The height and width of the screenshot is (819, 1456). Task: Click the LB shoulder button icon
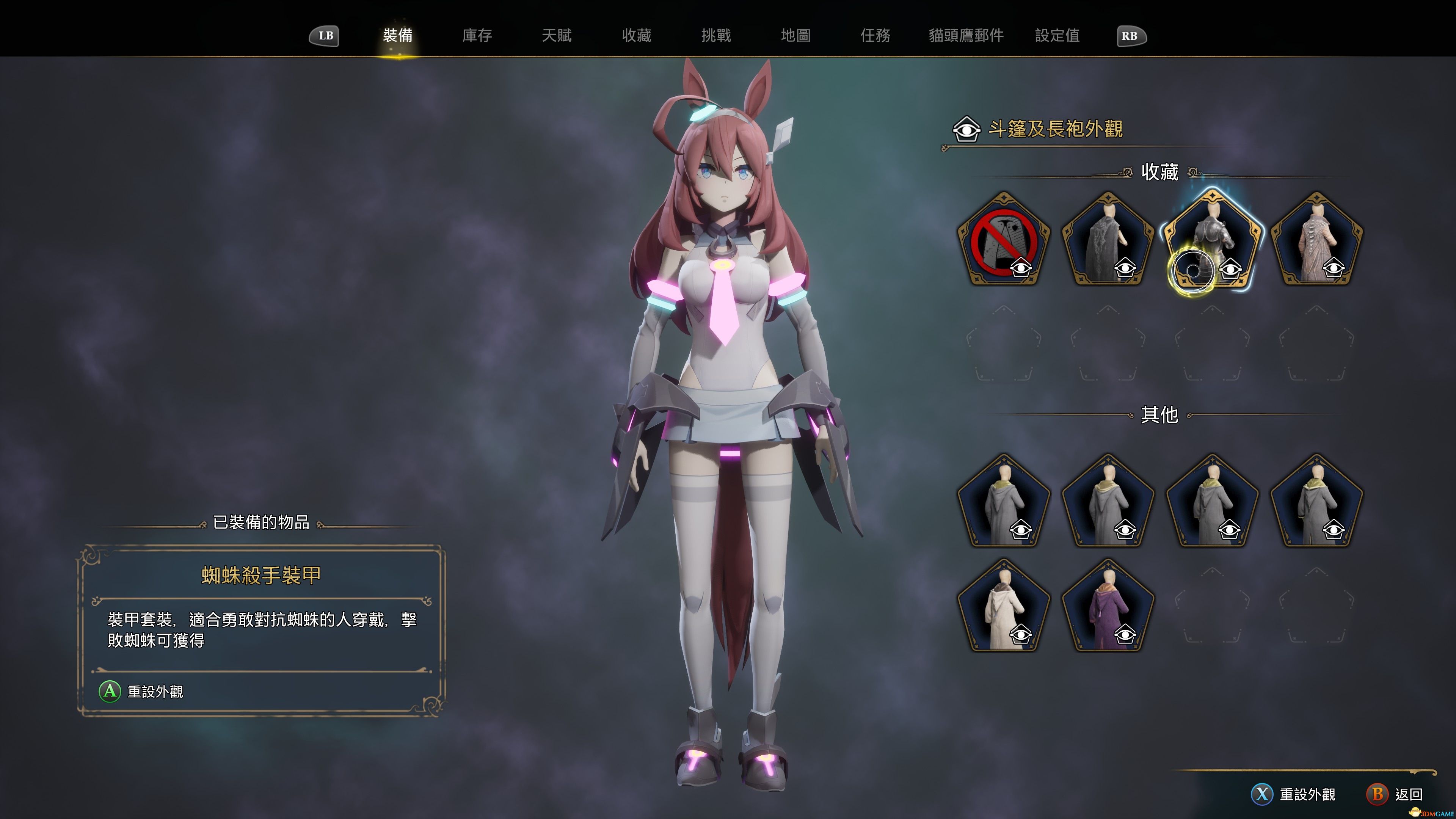[325, 36]
